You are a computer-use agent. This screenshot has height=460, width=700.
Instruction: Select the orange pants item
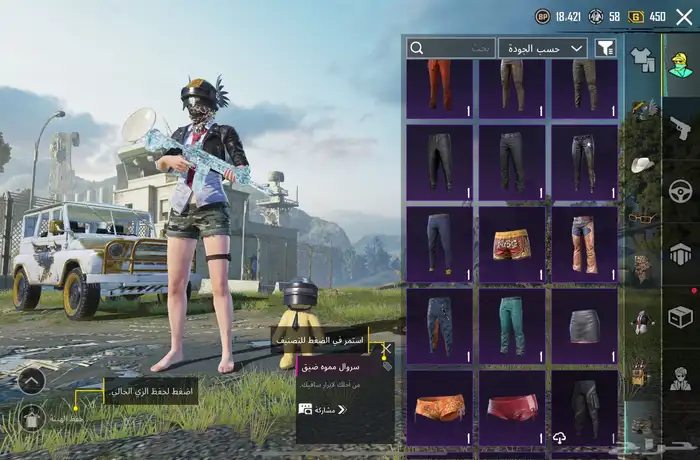(x=440, y=86)
